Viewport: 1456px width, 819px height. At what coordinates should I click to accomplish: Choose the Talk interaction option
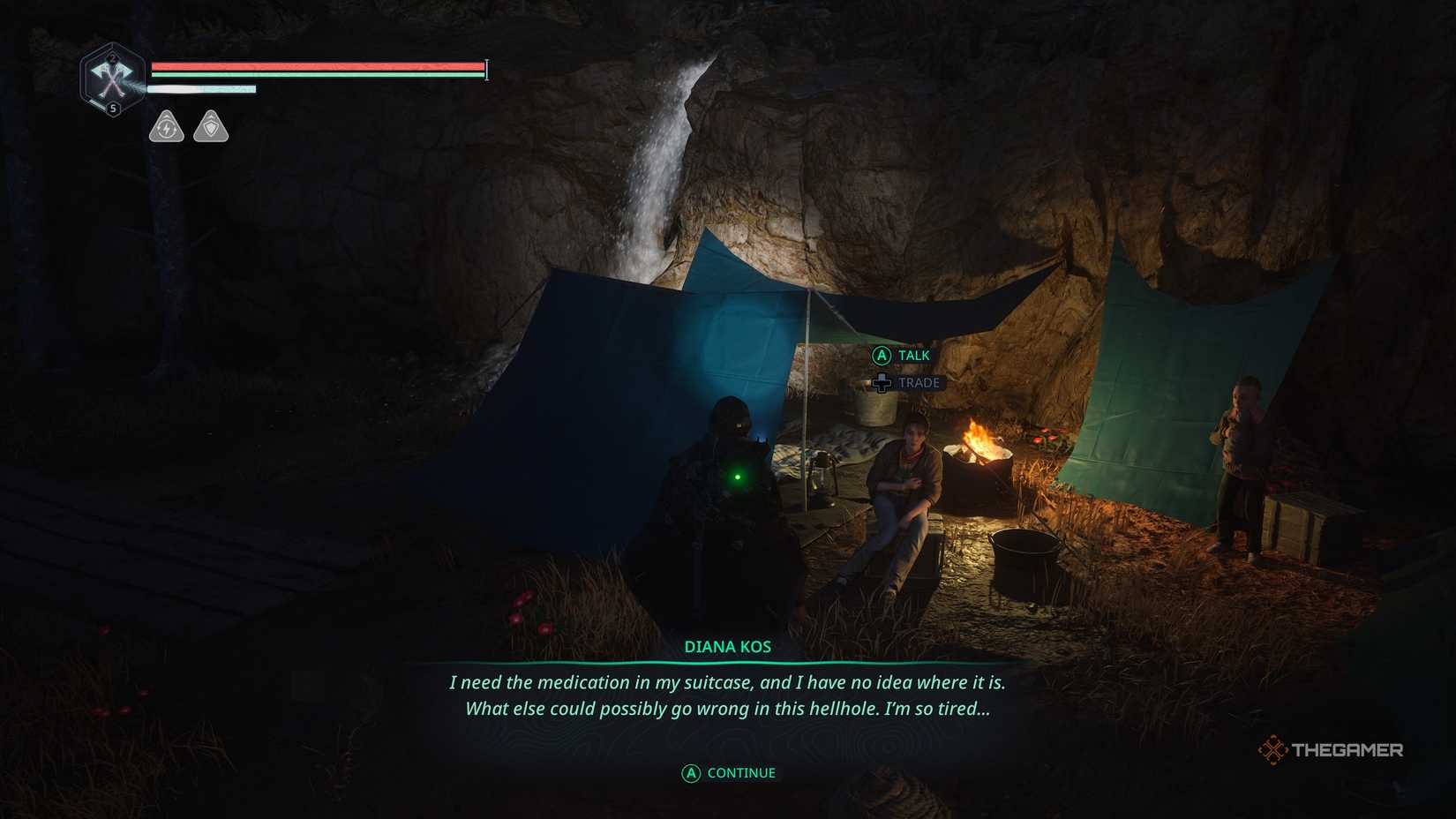[902, 356]
